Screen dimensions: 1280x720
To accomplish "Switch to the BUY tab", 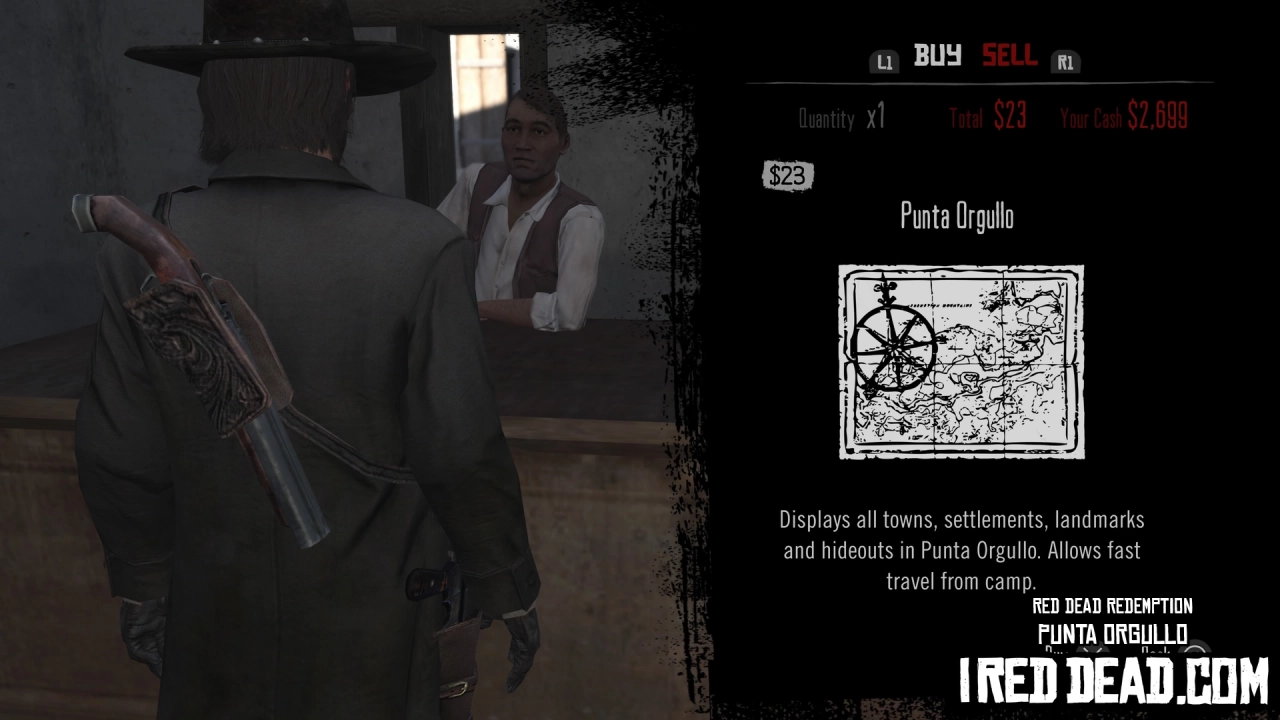I will (x=935, y=58).
